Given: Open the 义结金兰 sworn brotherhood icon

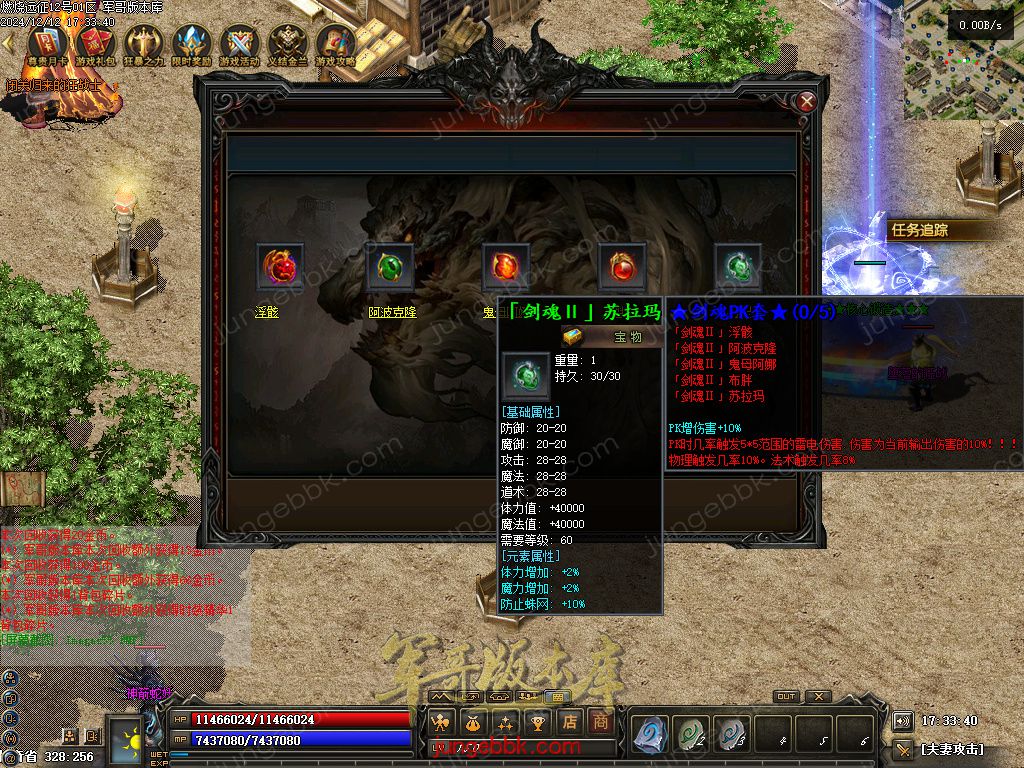Looking at the screenshot, I should tap(288, 44).
